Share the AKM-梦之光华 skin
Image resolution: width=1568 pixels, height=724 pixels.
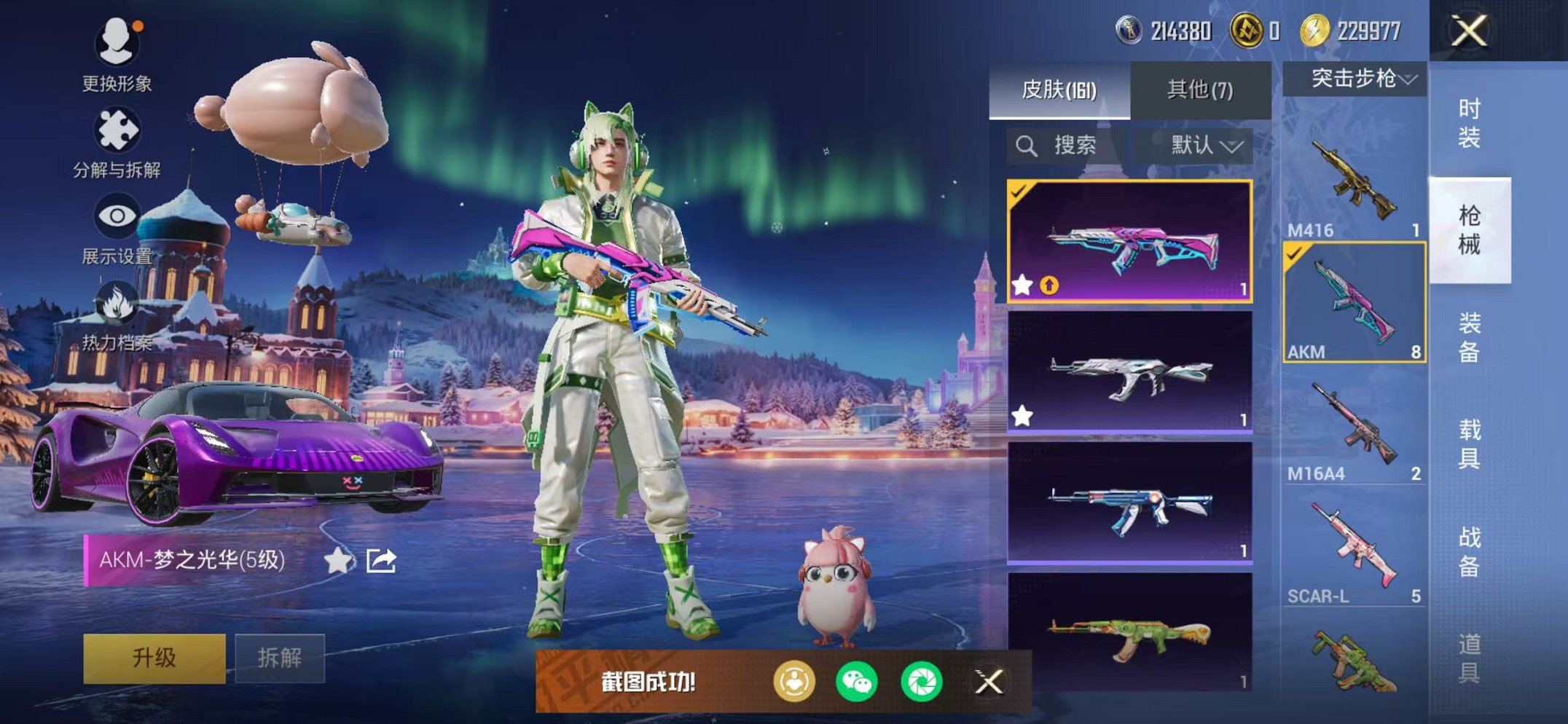[x=381, y=560]
